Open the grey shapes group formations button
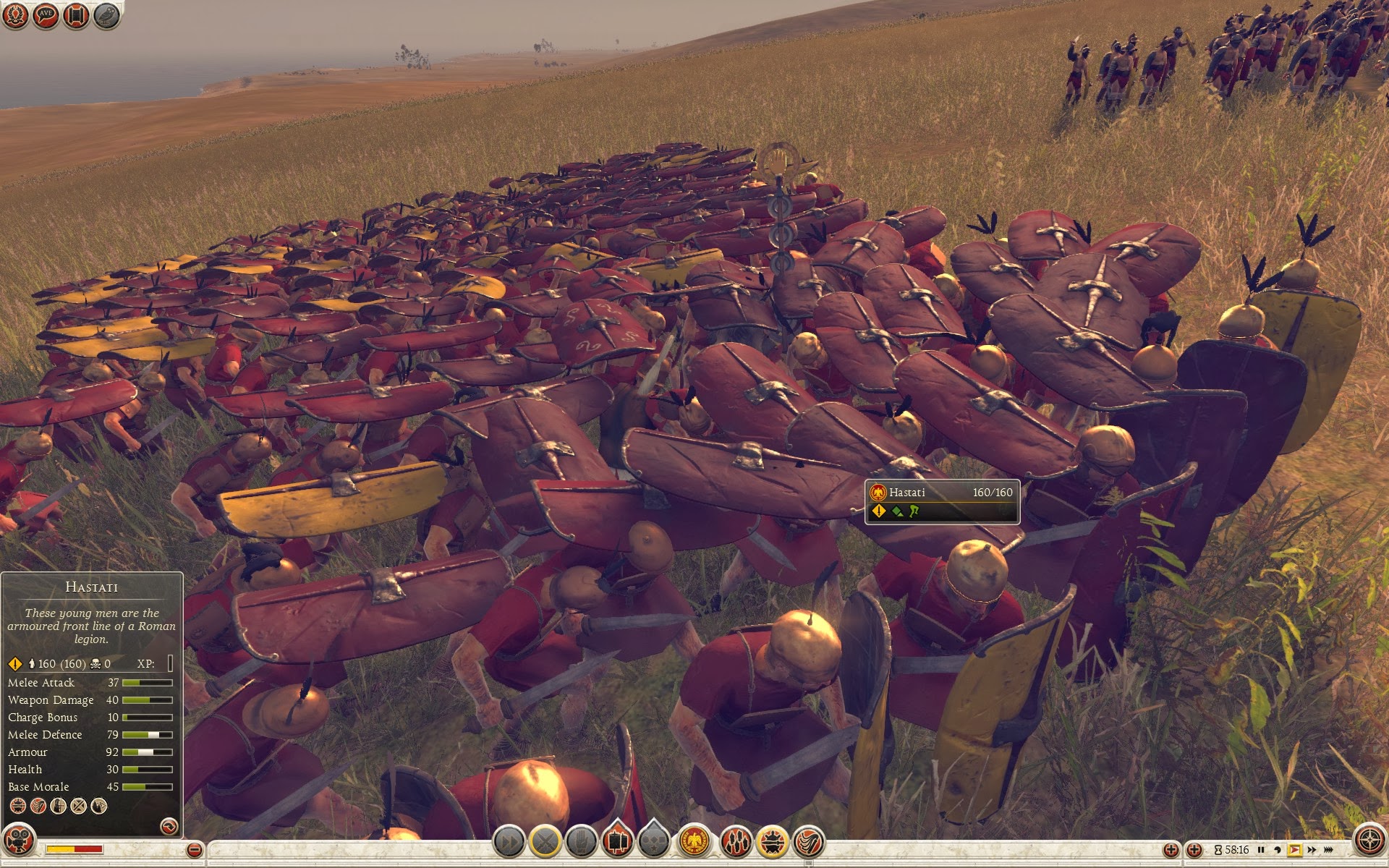 (x=654, y=842)
